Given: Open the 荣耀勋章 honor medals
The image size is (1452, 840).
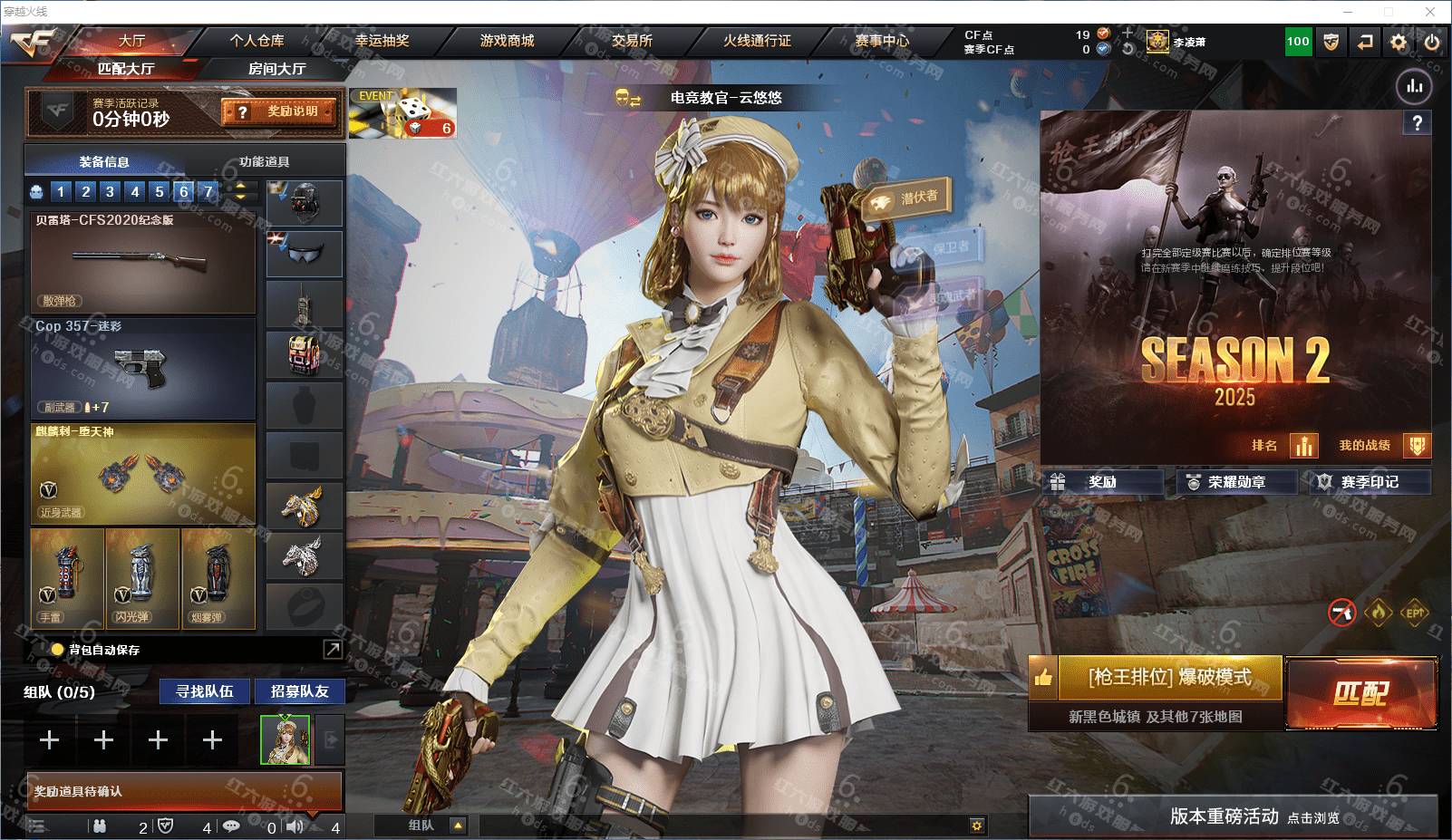Looking at the screenshot, I should click(x=1236, y=482).
